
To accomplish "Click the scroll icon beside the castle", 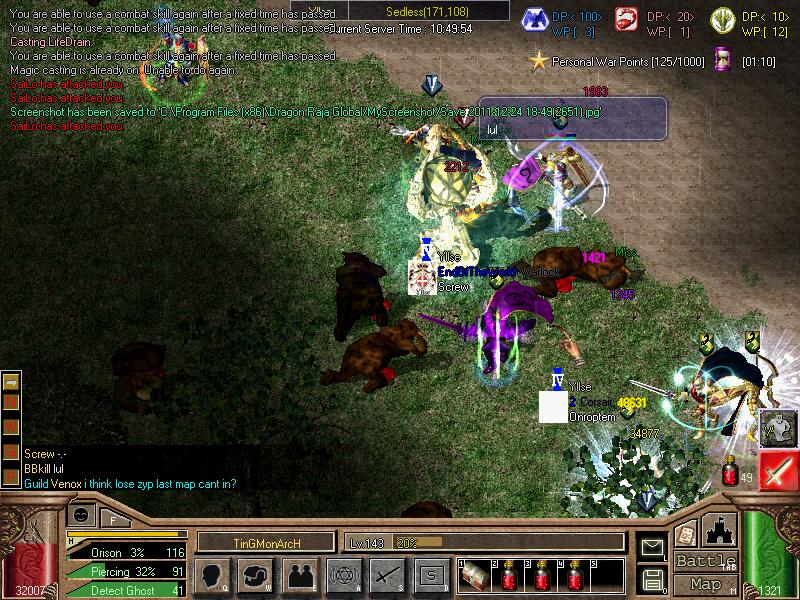I will 686,534.
